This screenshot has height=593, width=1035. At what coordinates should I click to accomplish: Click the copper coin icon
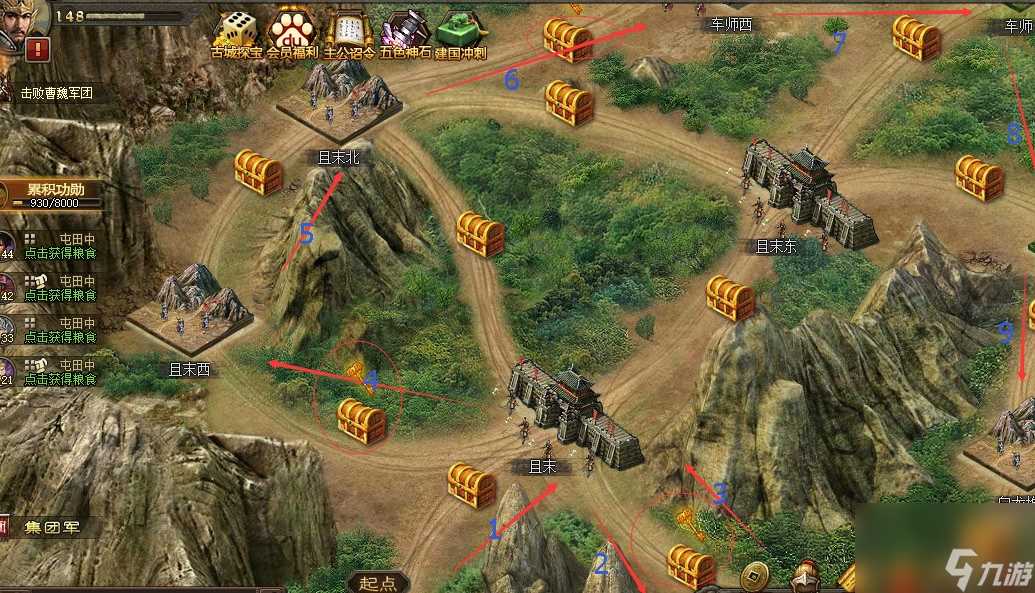pyautogui.click(x=754, y=578)
